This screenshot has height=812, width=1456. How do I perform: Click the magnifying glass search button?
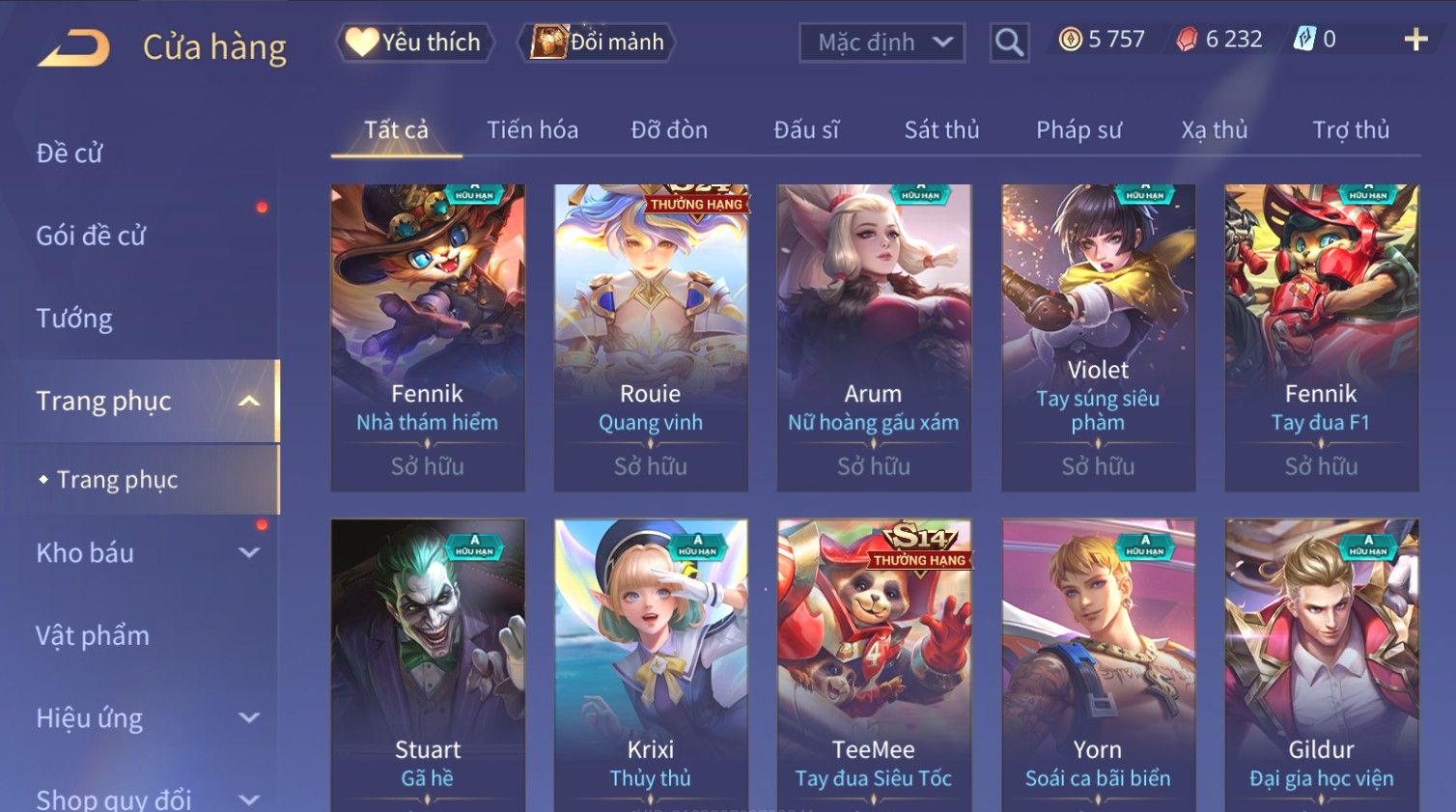click(x=1009, y=42)
